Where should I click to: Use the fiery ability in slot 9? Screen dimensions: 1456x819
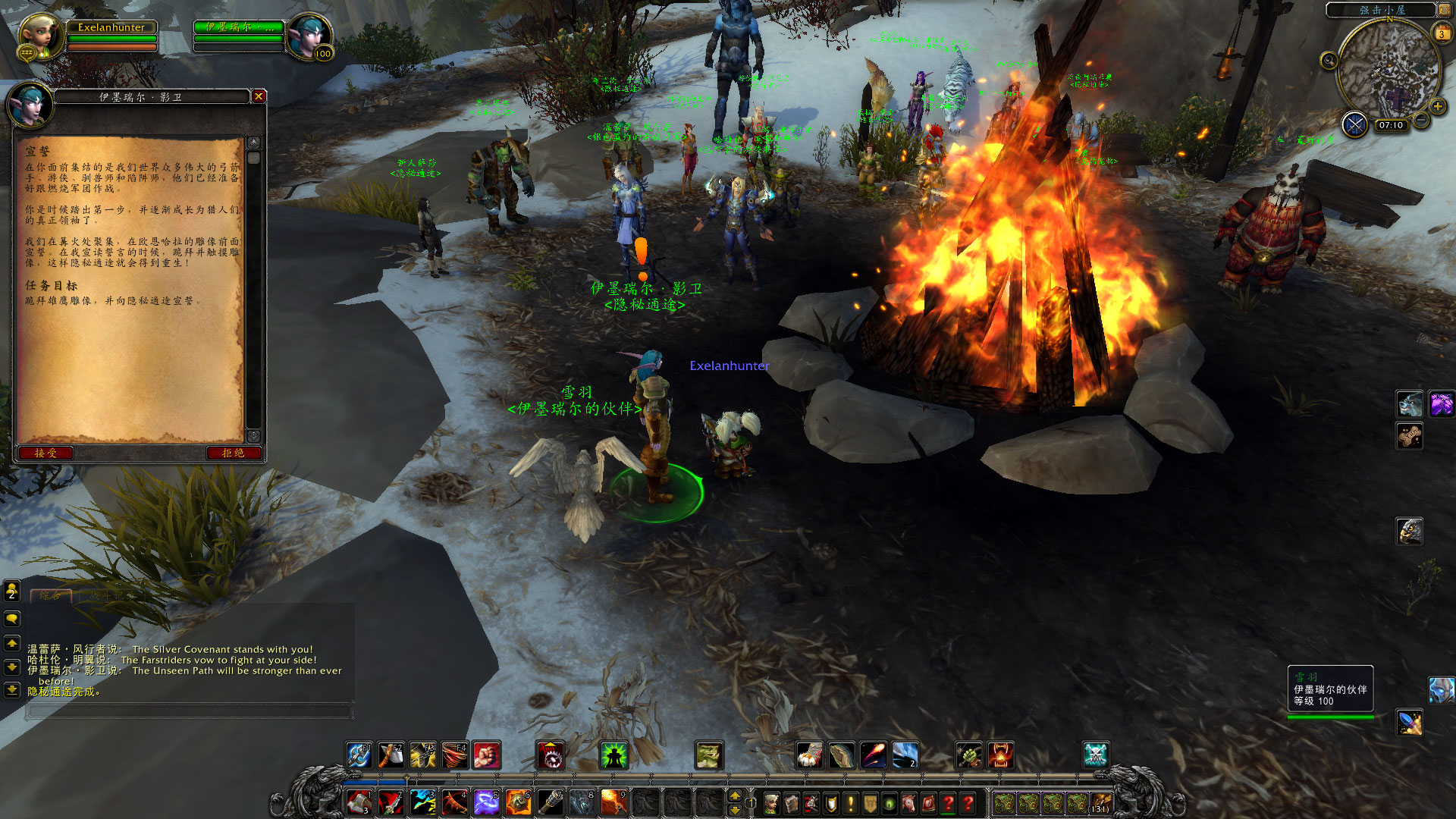tap(613, 802)
